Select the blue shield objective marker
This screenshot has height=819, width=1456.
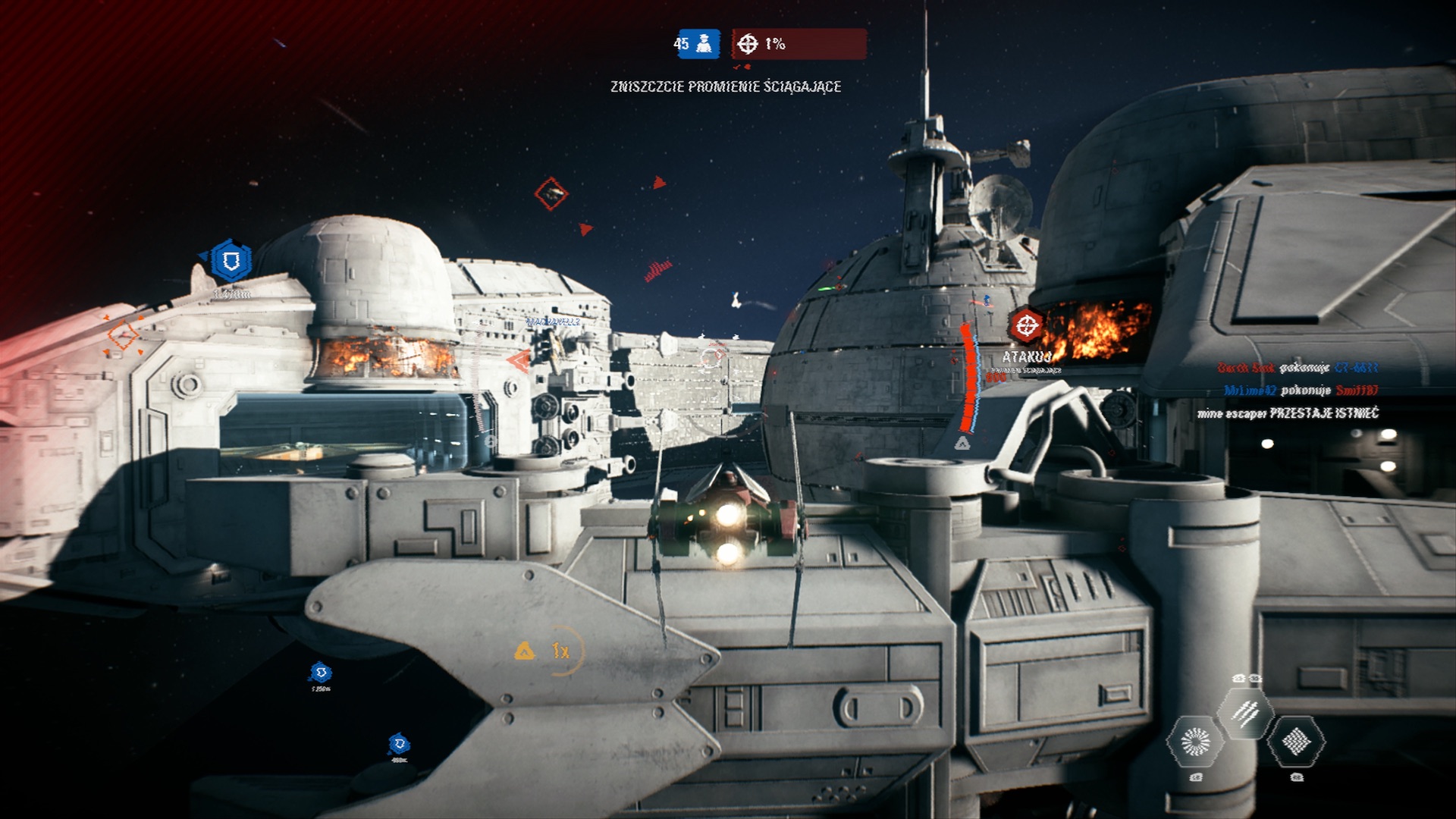coord(231,262)
